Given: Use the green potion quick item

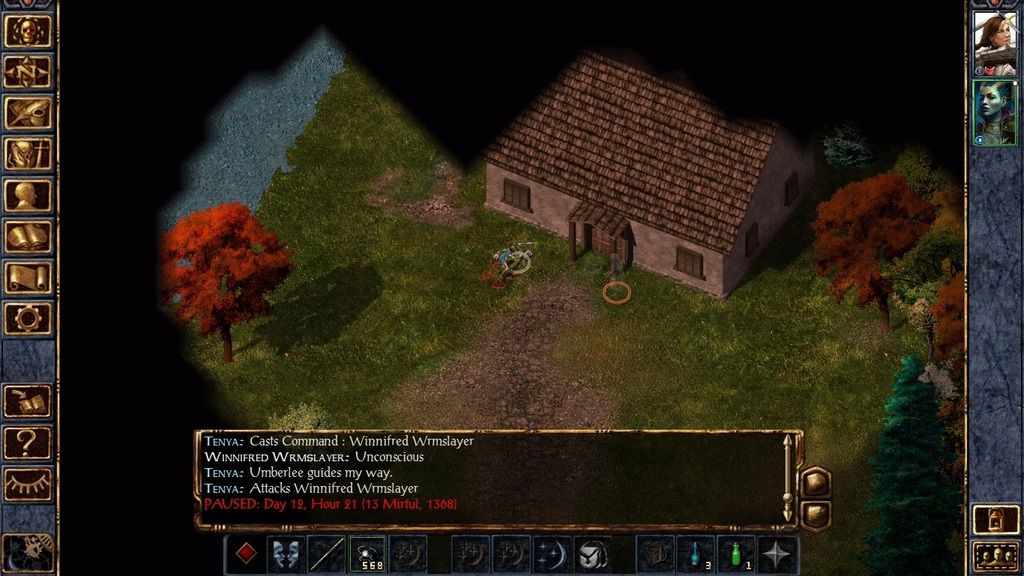Looking at the screenshot, I should 737,554.
